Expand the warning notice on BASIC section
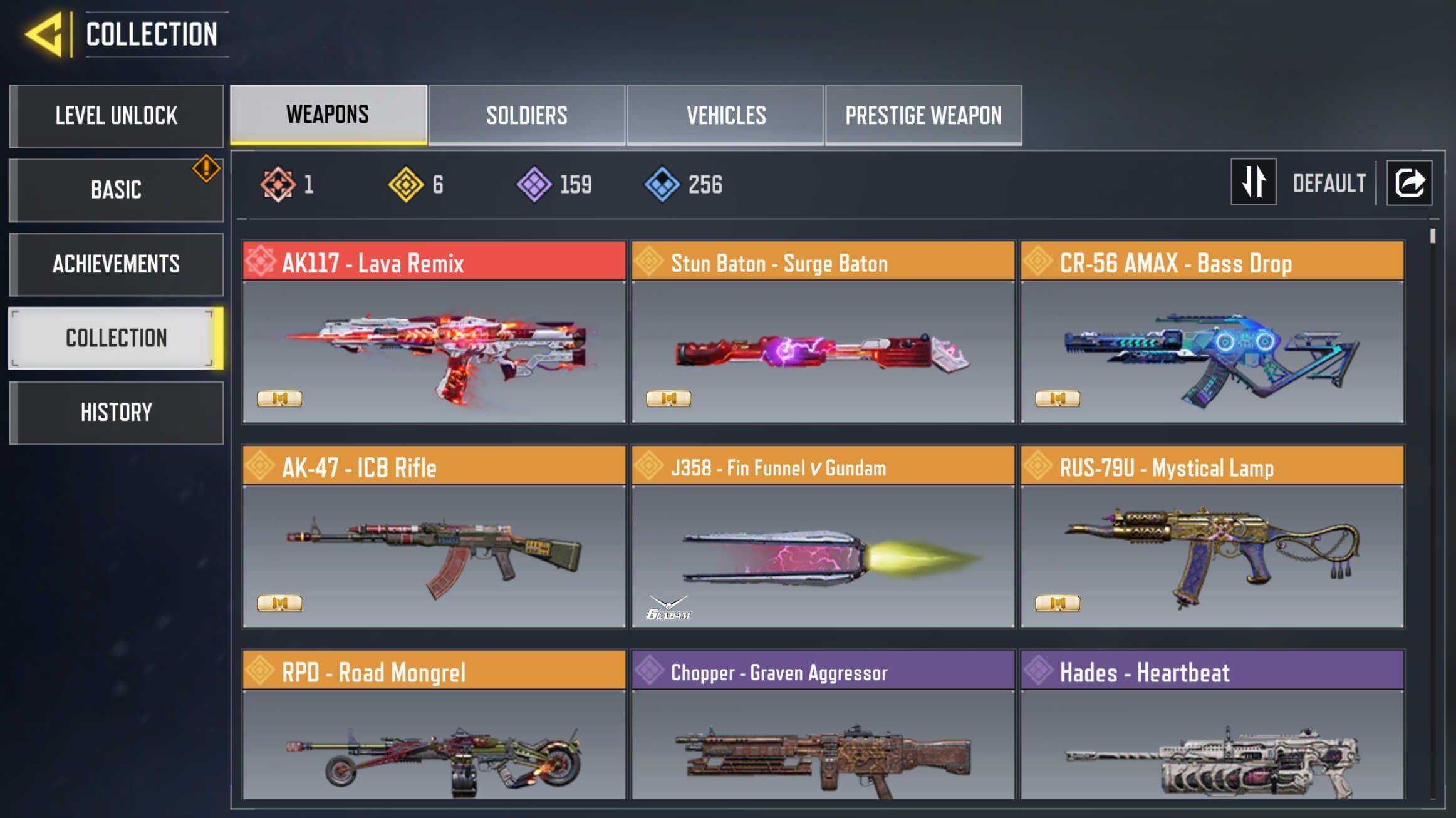 tap(205, 165)
